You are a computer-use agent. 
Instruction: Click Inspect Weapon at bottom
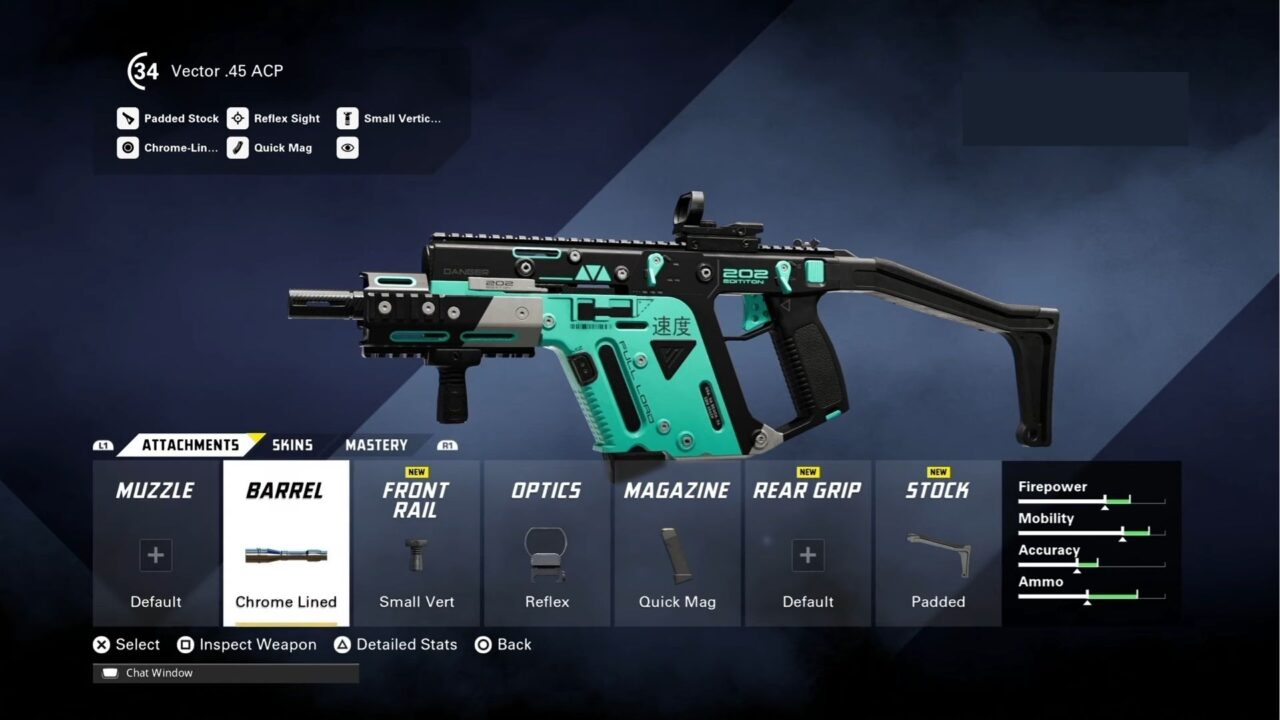pyautogui.click(x=247, y=645)
